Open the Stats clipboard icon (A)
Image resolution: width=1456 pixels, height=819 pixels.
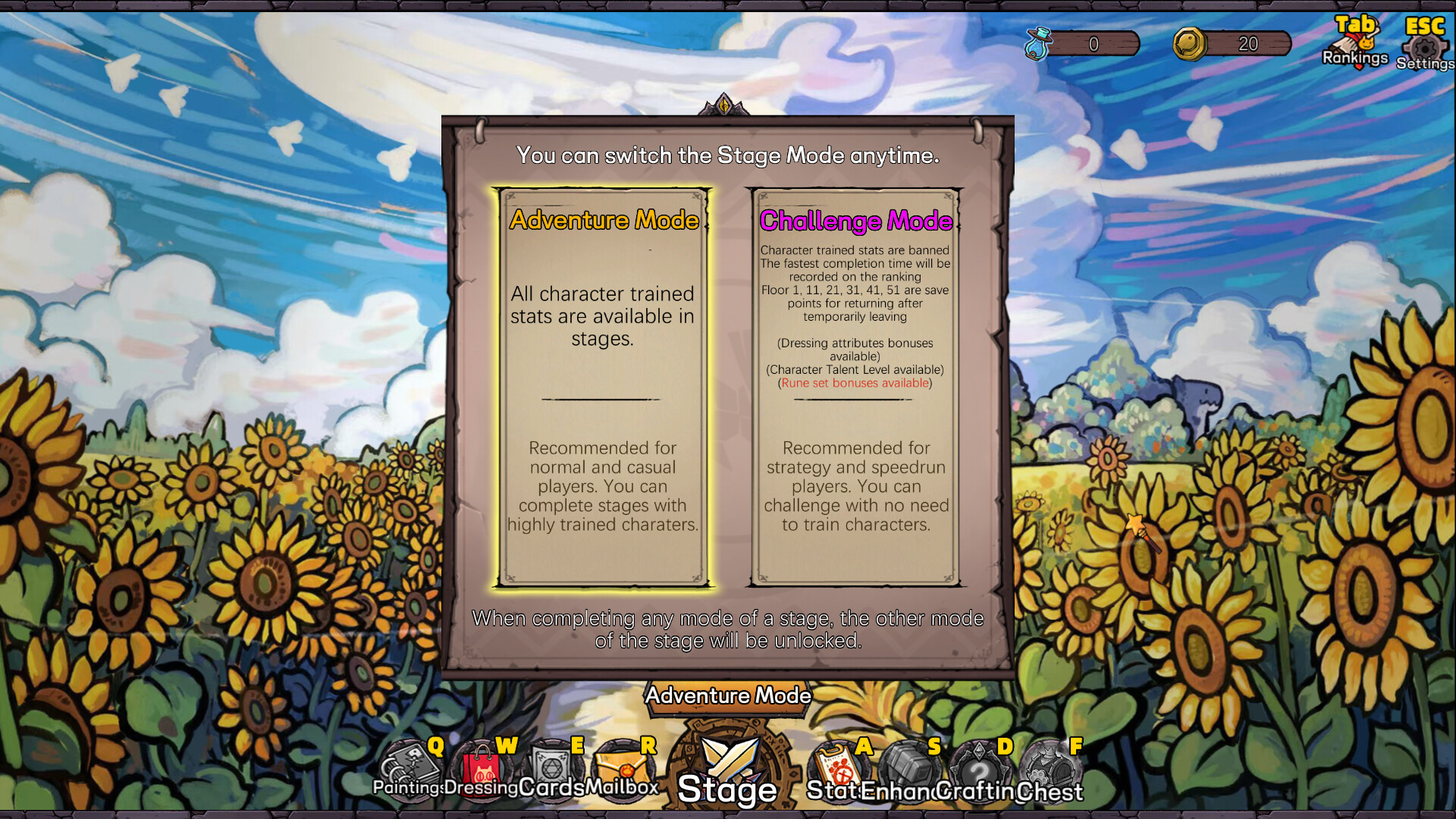839,766
